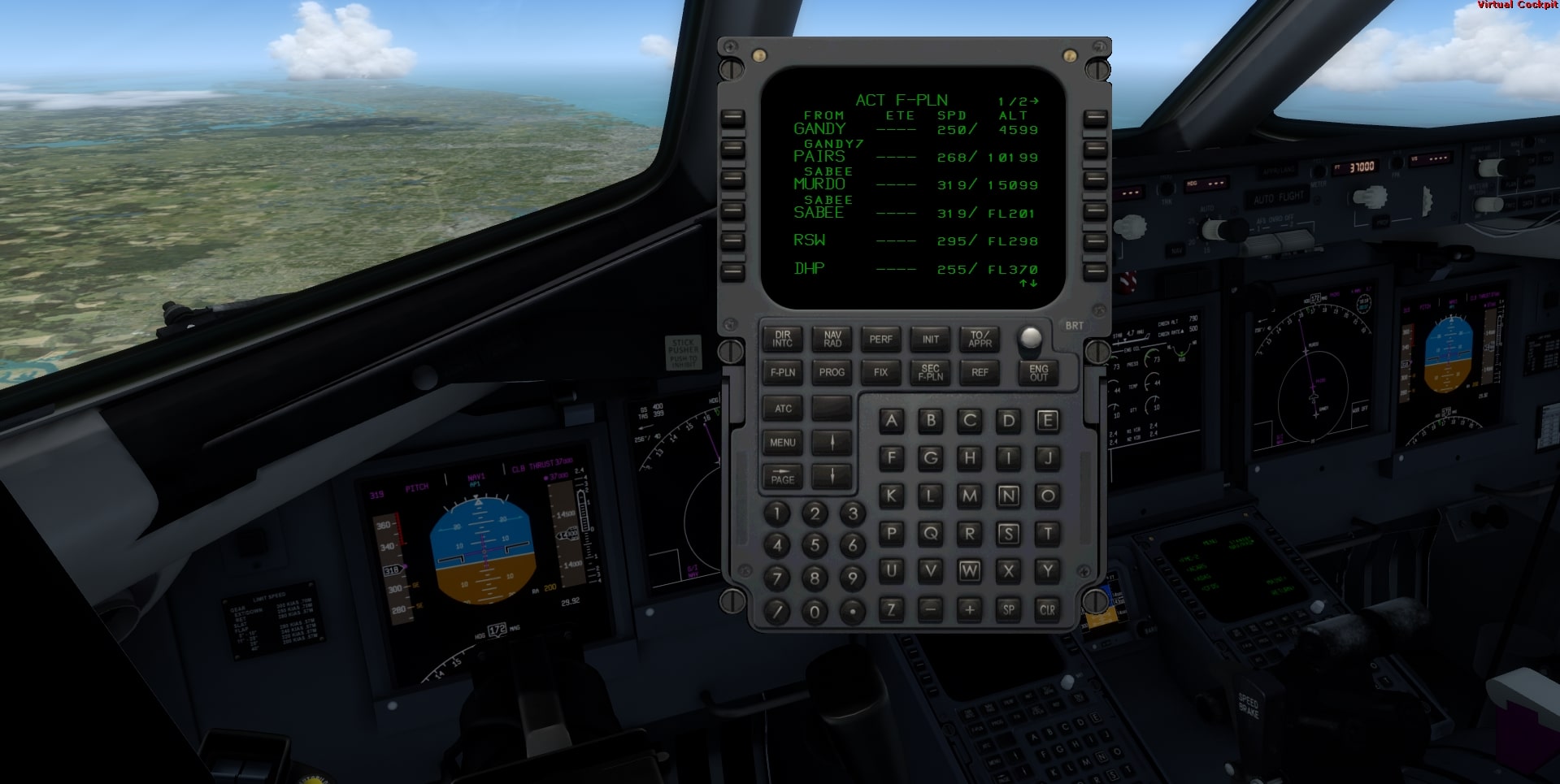Show the REF page
The height and width of the screenshot is (784, 1560).
click(x=980, y=372)
